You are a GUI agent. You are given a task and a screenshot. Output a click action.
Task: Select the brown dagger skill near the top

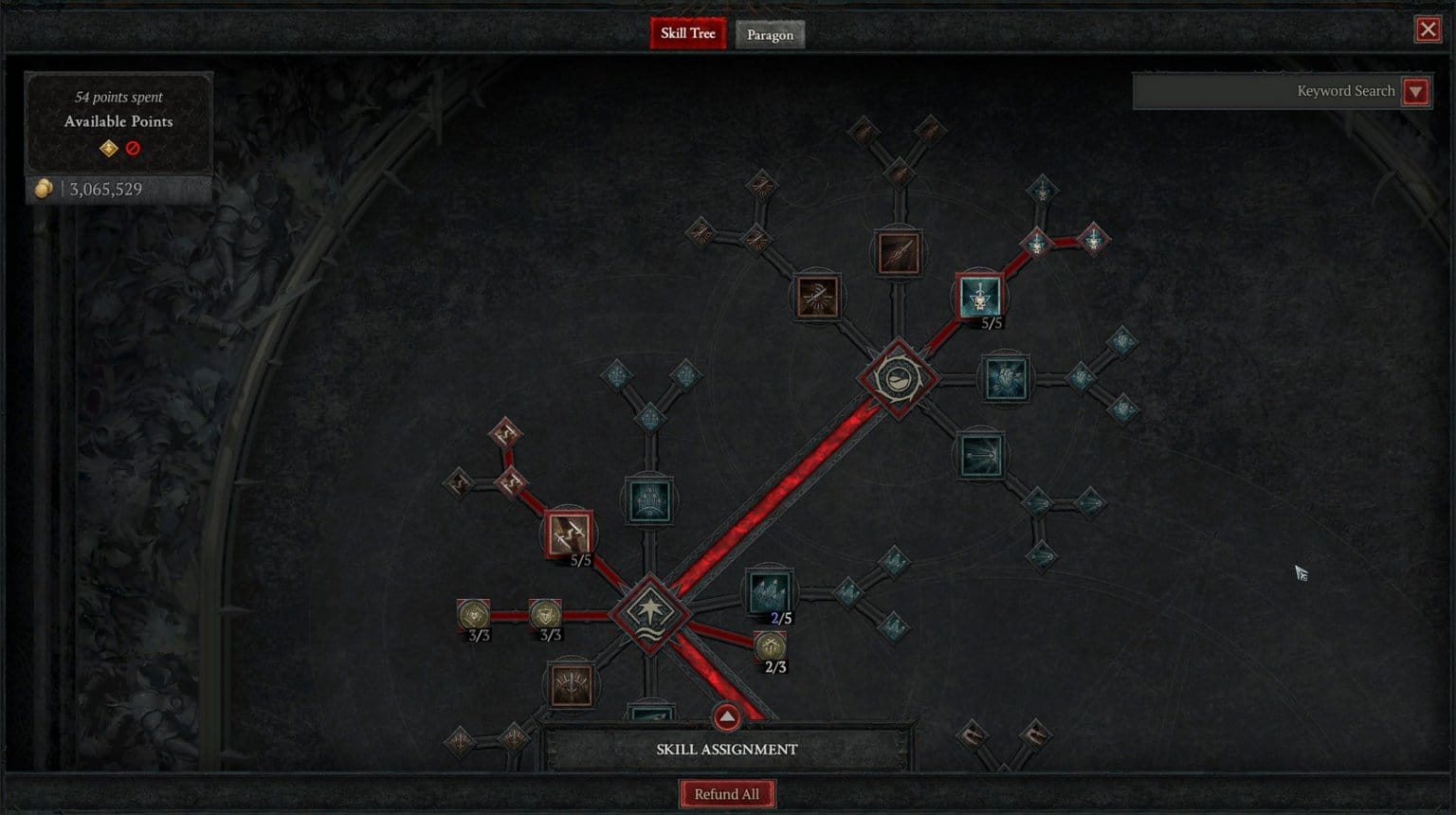click(x=898, y=253)
